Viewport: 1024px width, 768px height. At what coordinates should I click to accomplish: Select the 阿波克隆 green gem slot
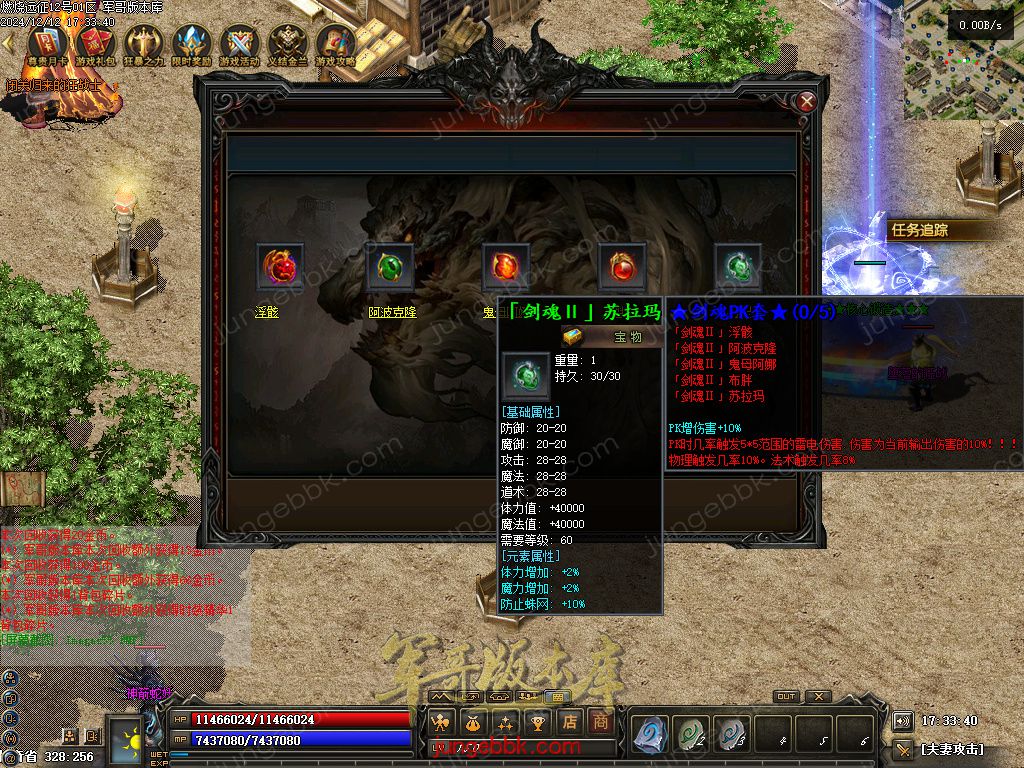pyautogui.click(x=390, y=267)
